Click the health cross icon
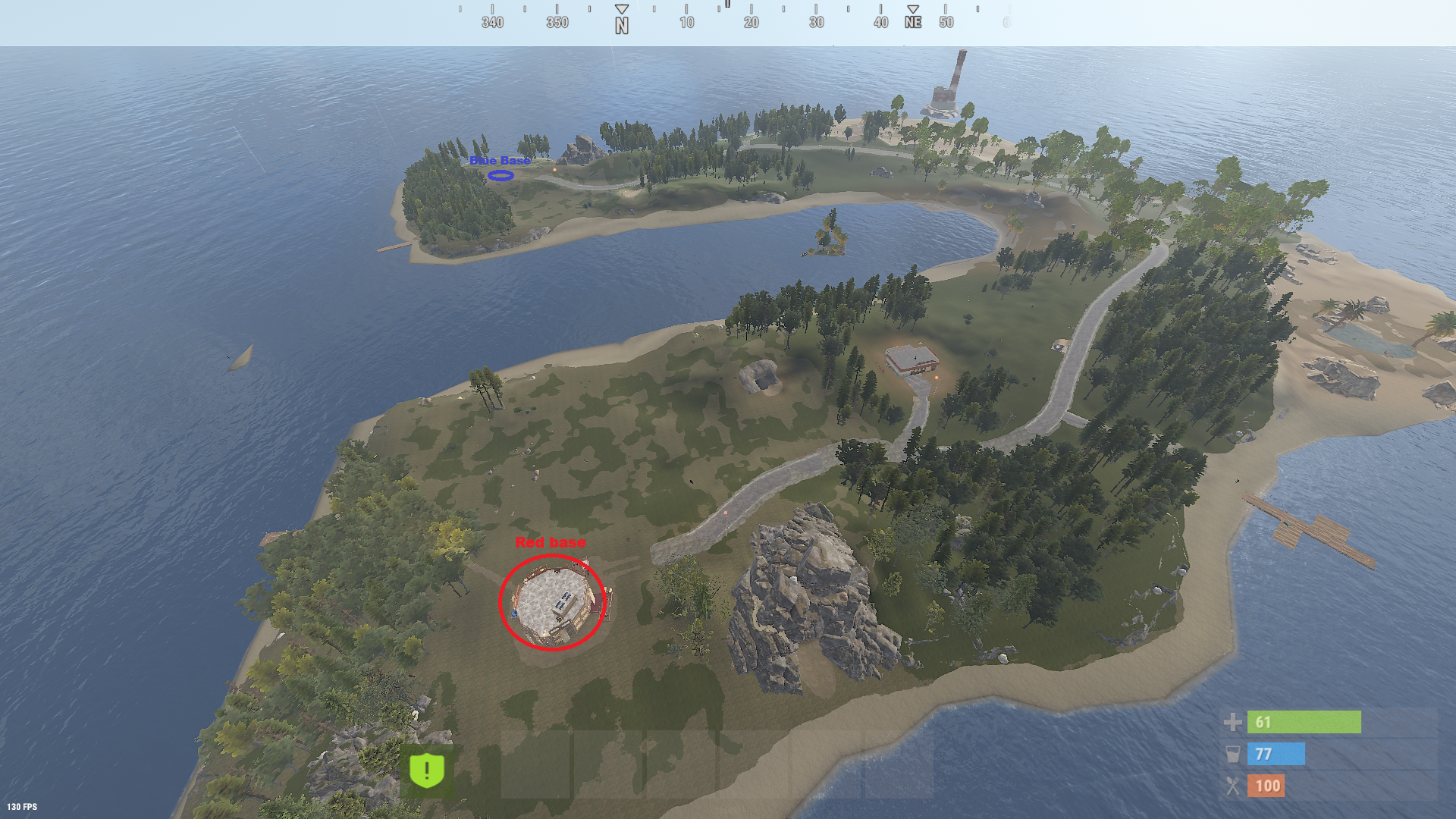Screen dimensions: 1456x819 pos(1233,723)
